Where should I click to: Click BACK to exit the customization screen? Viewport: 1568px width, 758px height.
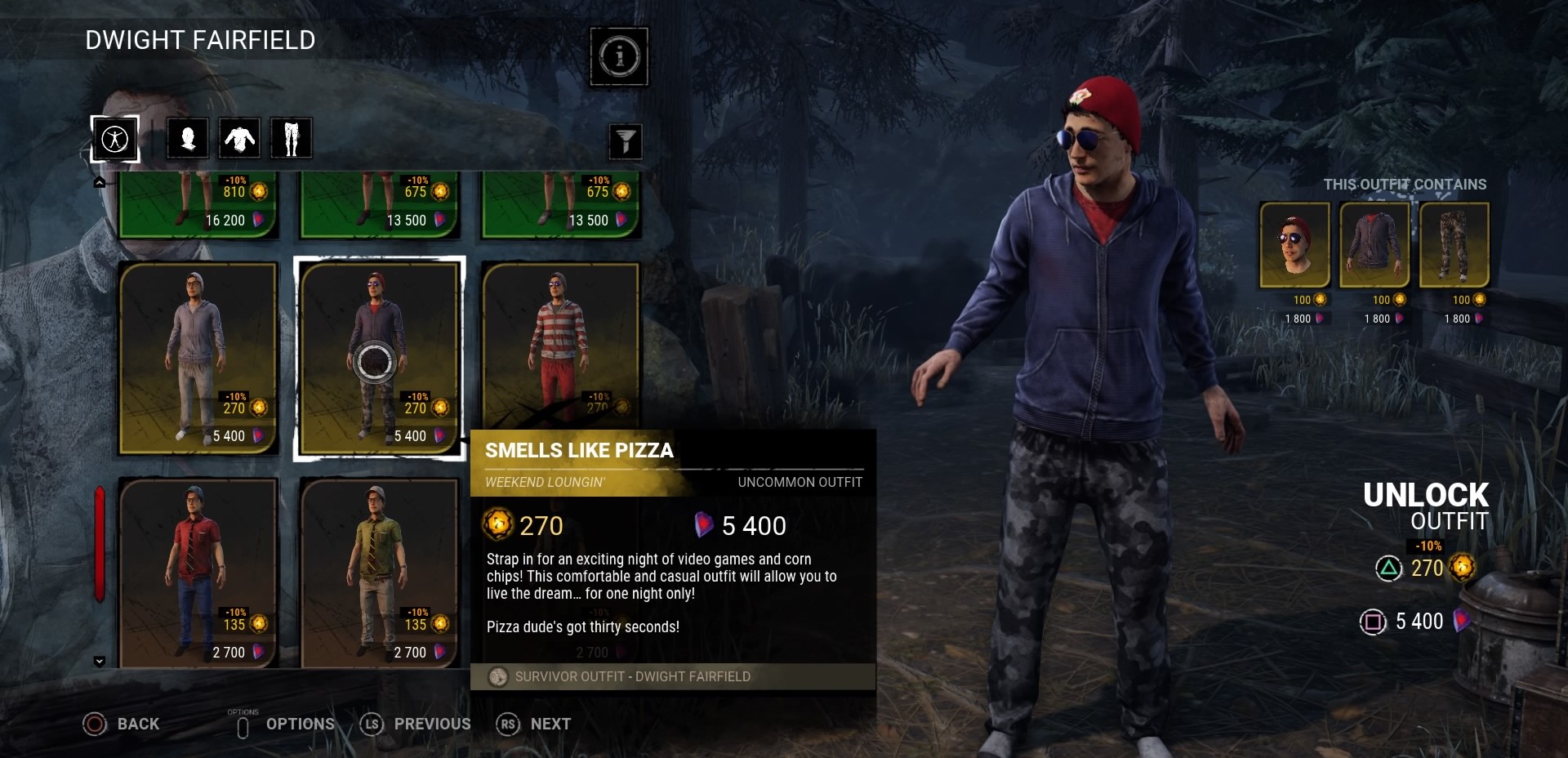(121, 725)
